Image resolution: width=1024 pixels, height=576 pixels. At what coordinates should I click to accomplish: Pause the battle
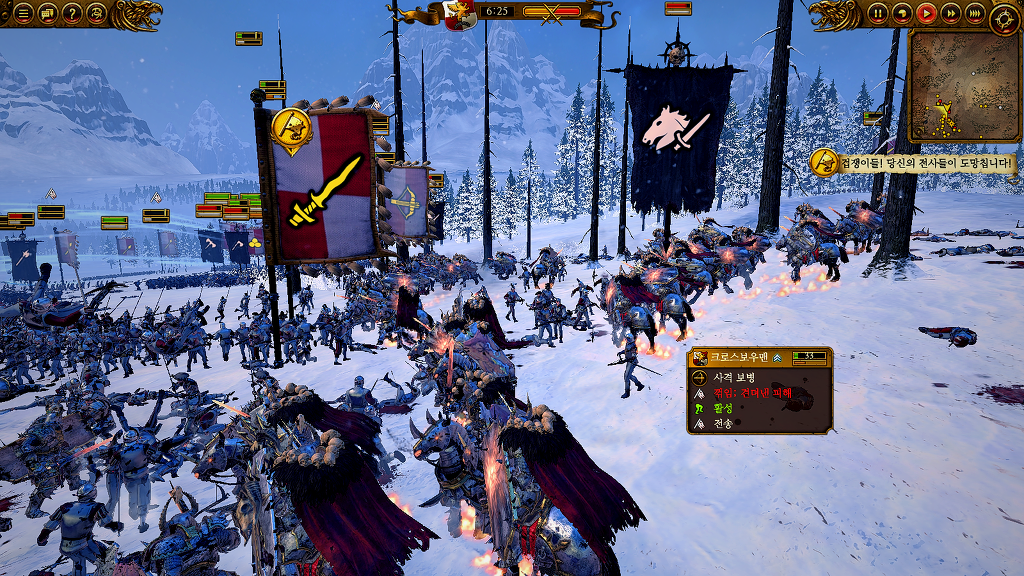878,14
